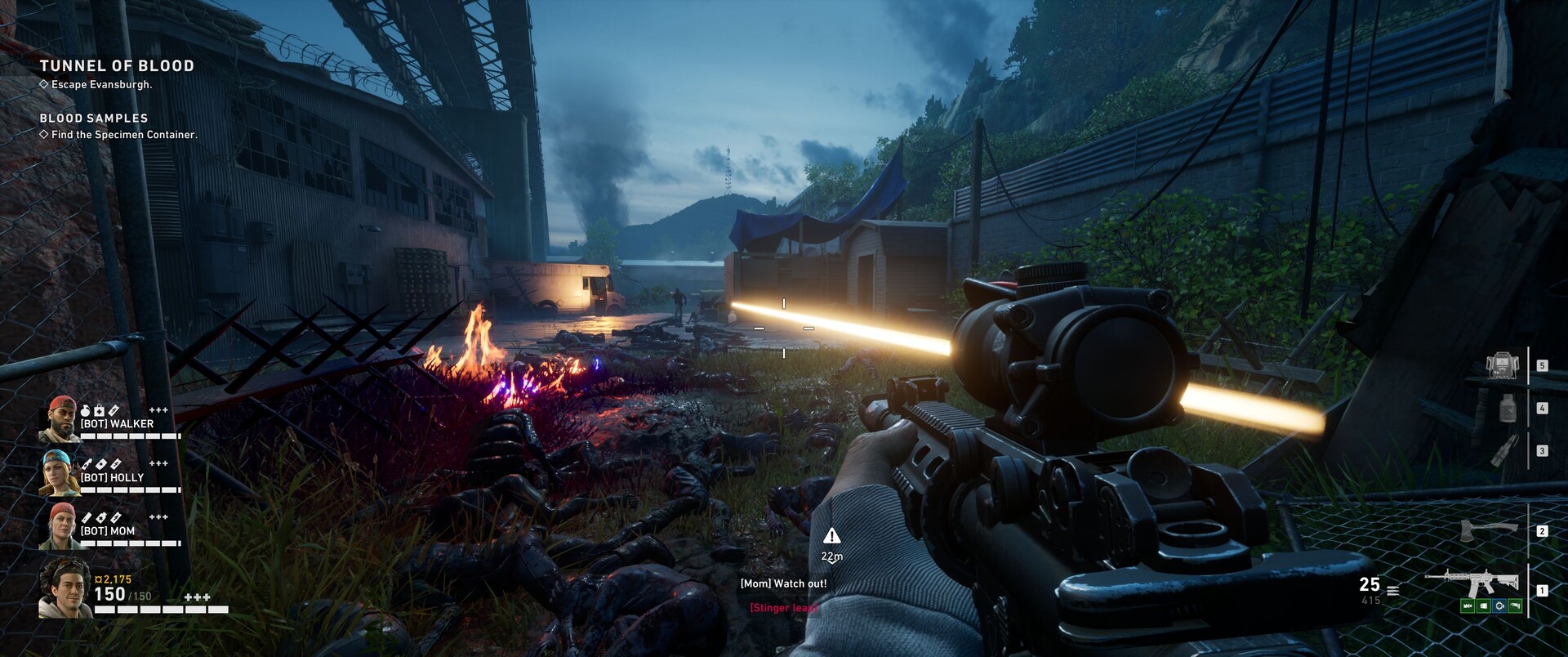The height and width of the screenshot is (657, 1568).
Task: Select Mom's teammate portrait
Action: pyautogui.click(x=60, y=526)
